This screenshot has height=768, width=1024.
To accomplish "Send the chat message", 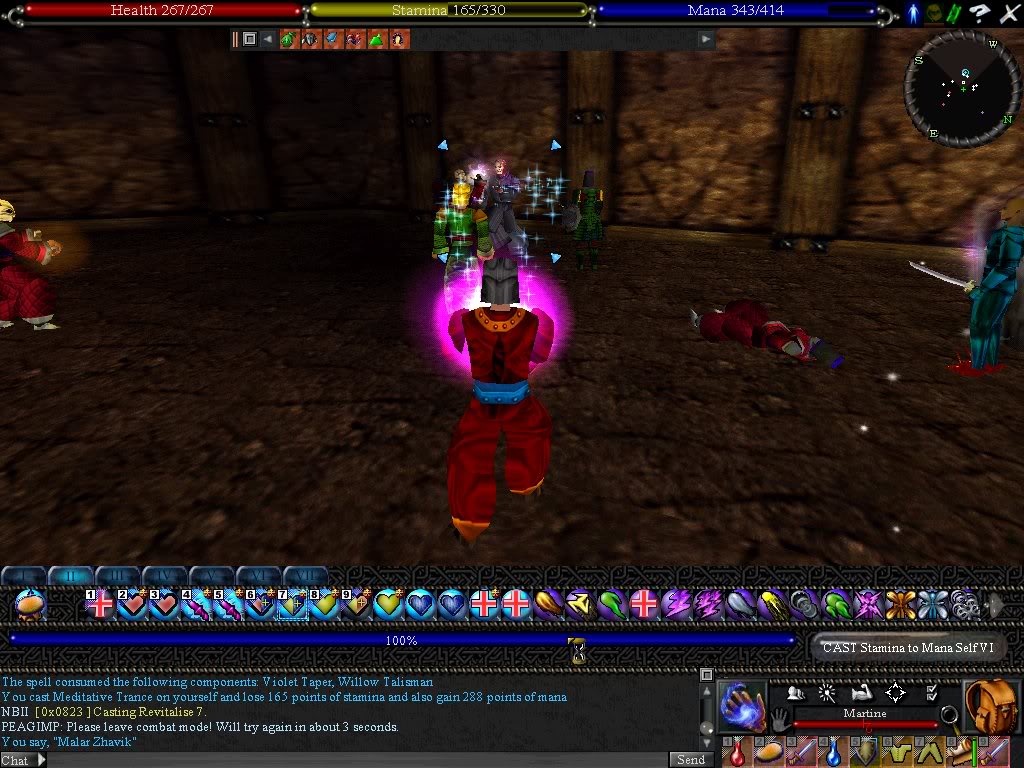I will (x=690, y=760).
